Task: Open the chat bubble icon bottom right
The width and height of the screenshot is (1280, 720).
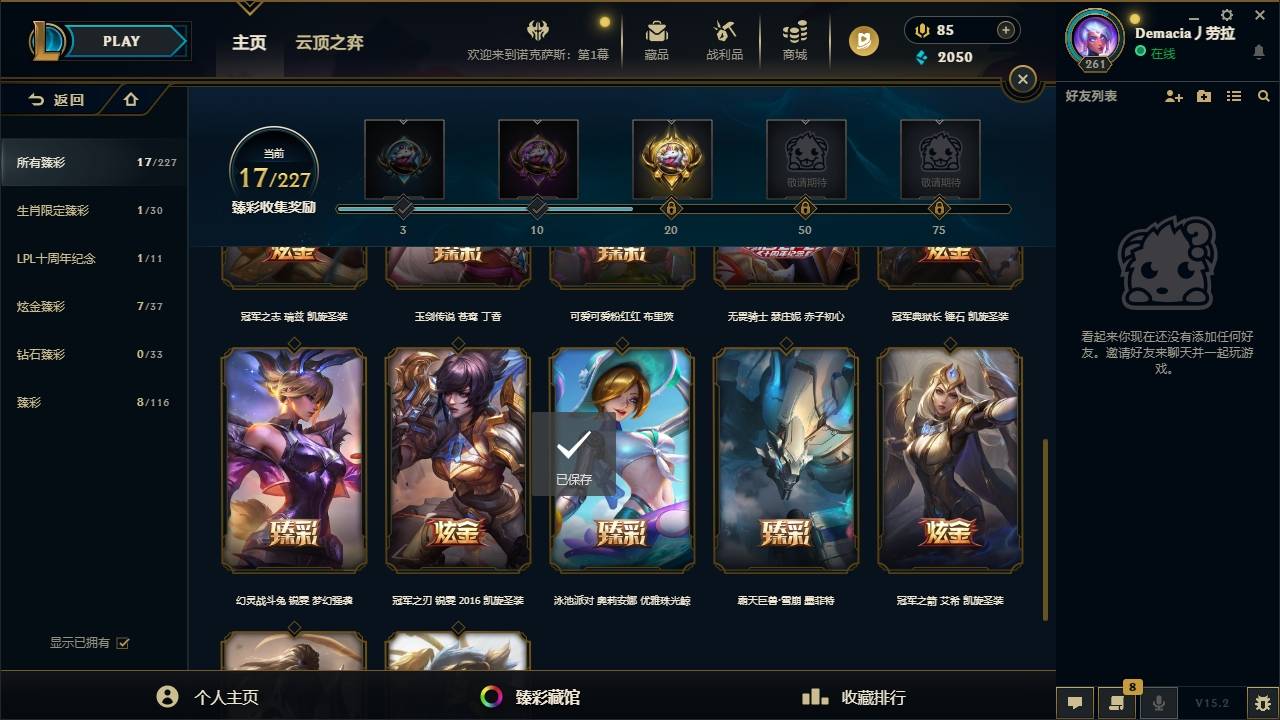Action: (x=1075, y=703)
